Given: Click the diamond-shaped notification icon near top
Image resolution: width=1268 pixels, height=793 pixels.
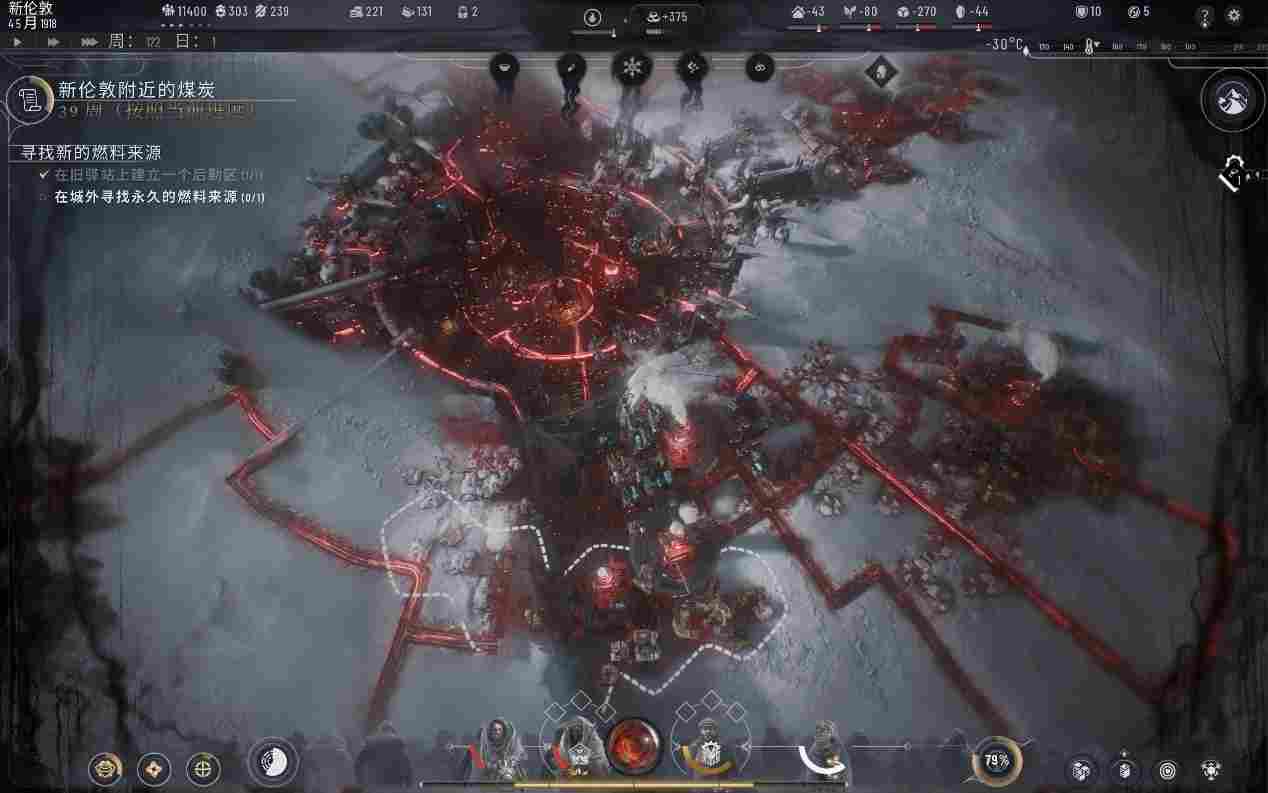Looking at the screenshot, I should click(x=880, y=70).
